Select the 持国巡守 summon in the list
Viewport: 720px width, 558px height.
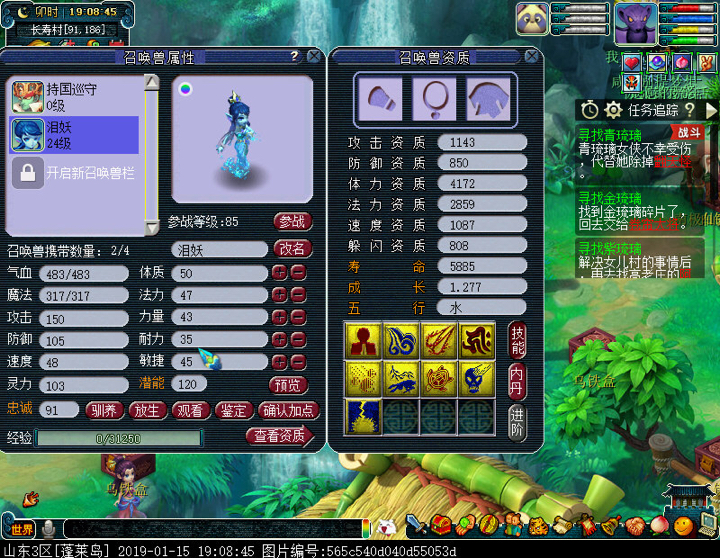[x=75, y=97]
